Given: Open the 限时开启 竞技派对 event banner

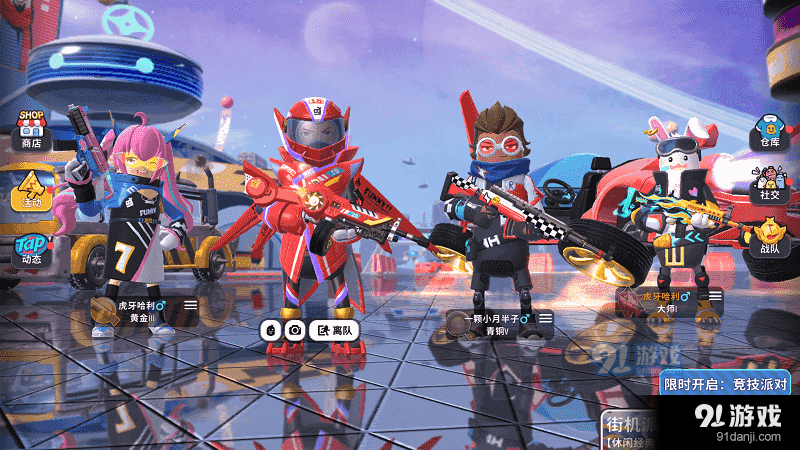Looking at the screenshot, I should pyautogui.click(x=726, y=383).
